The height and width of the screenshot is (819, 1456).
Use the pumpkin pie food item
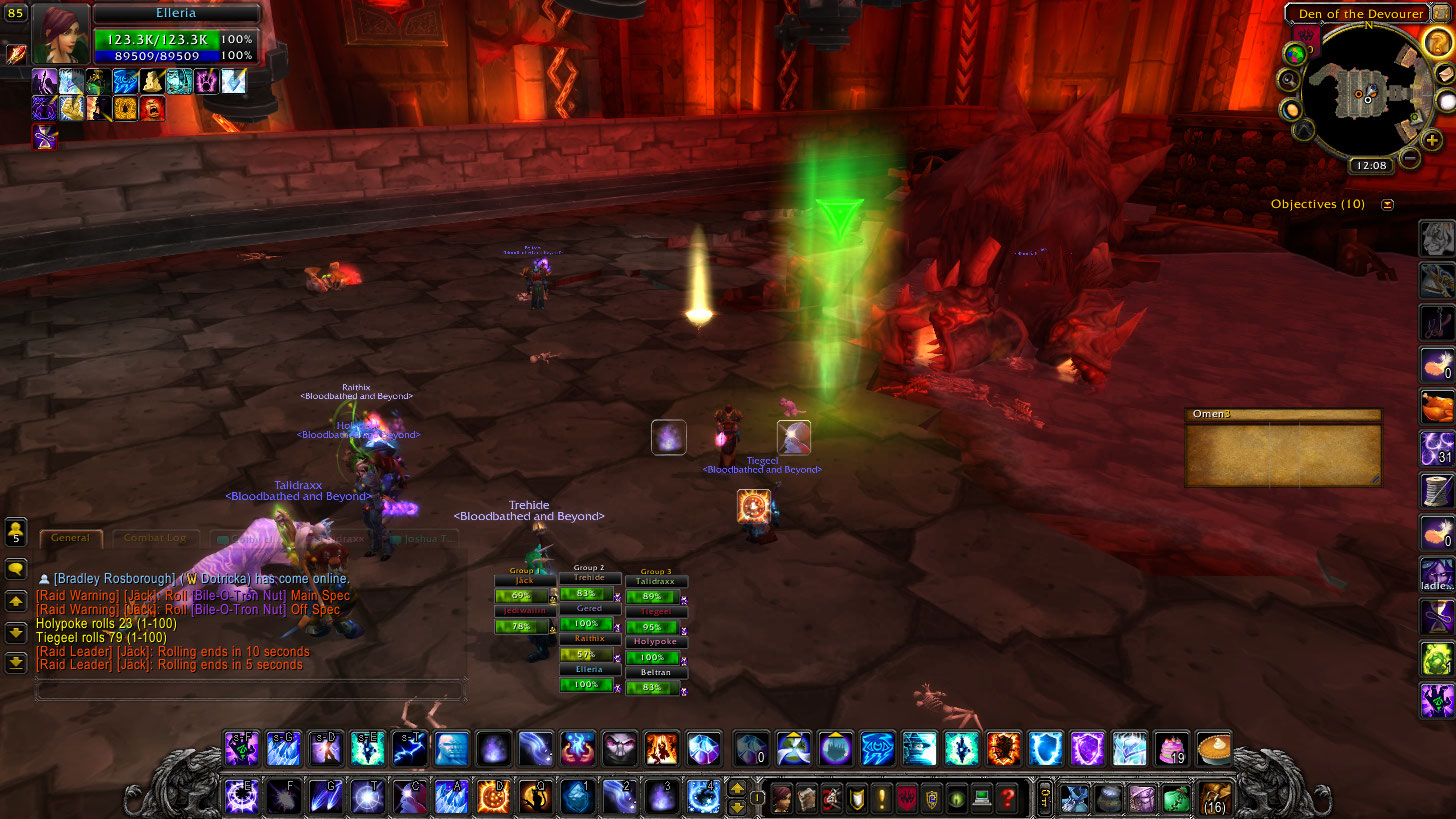1213,748
